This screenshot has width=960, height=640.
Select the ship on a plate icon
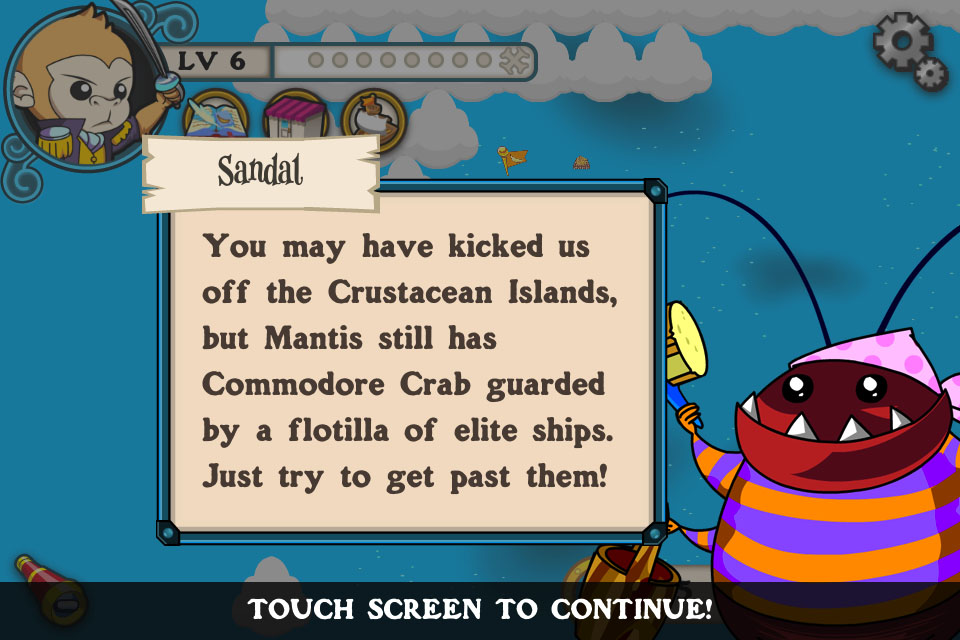pyautogui.click(x=374, y=118)
